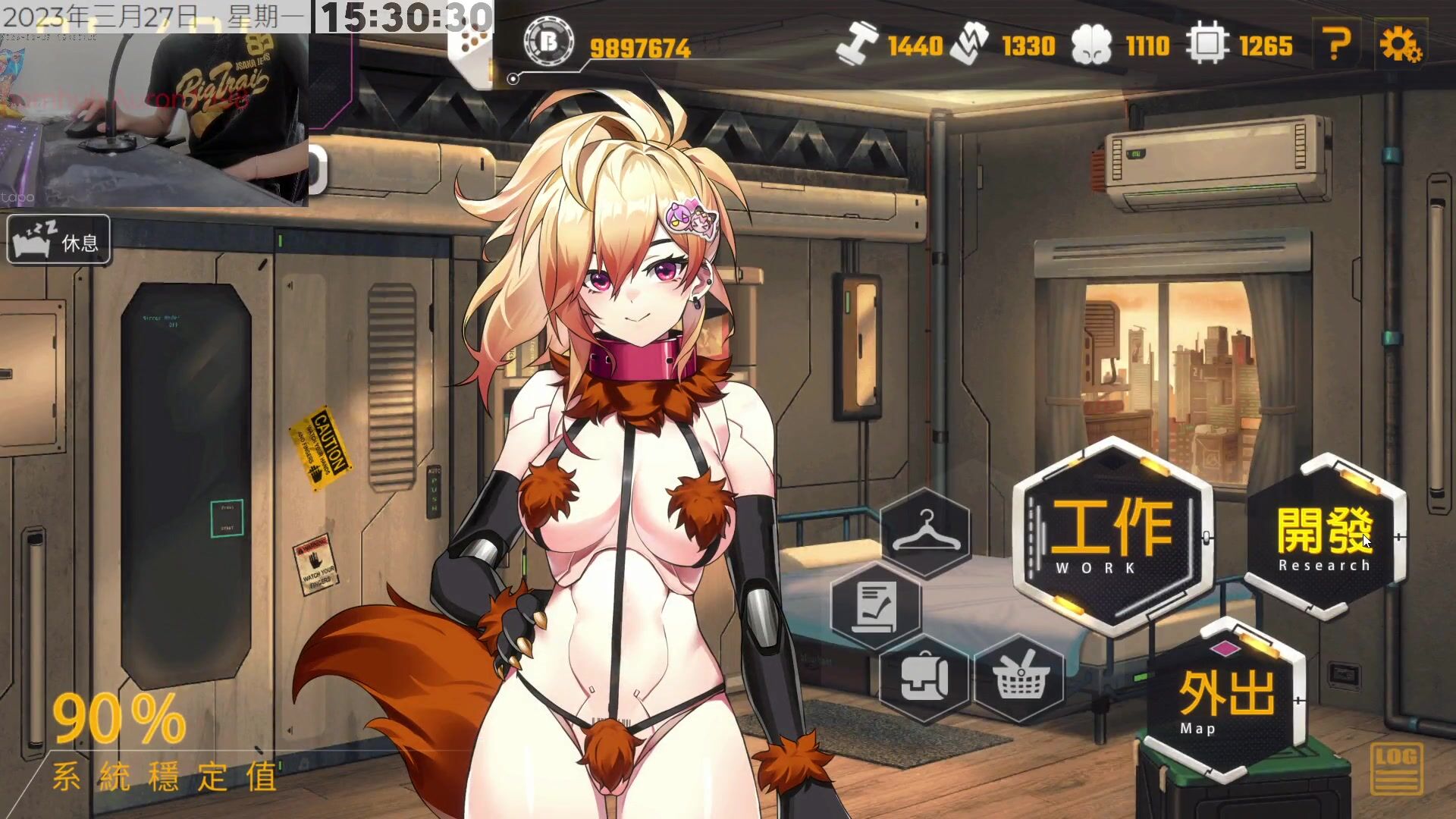Open settings with the gear icon
The image size is (1456, 819).
click(1399, 45)
